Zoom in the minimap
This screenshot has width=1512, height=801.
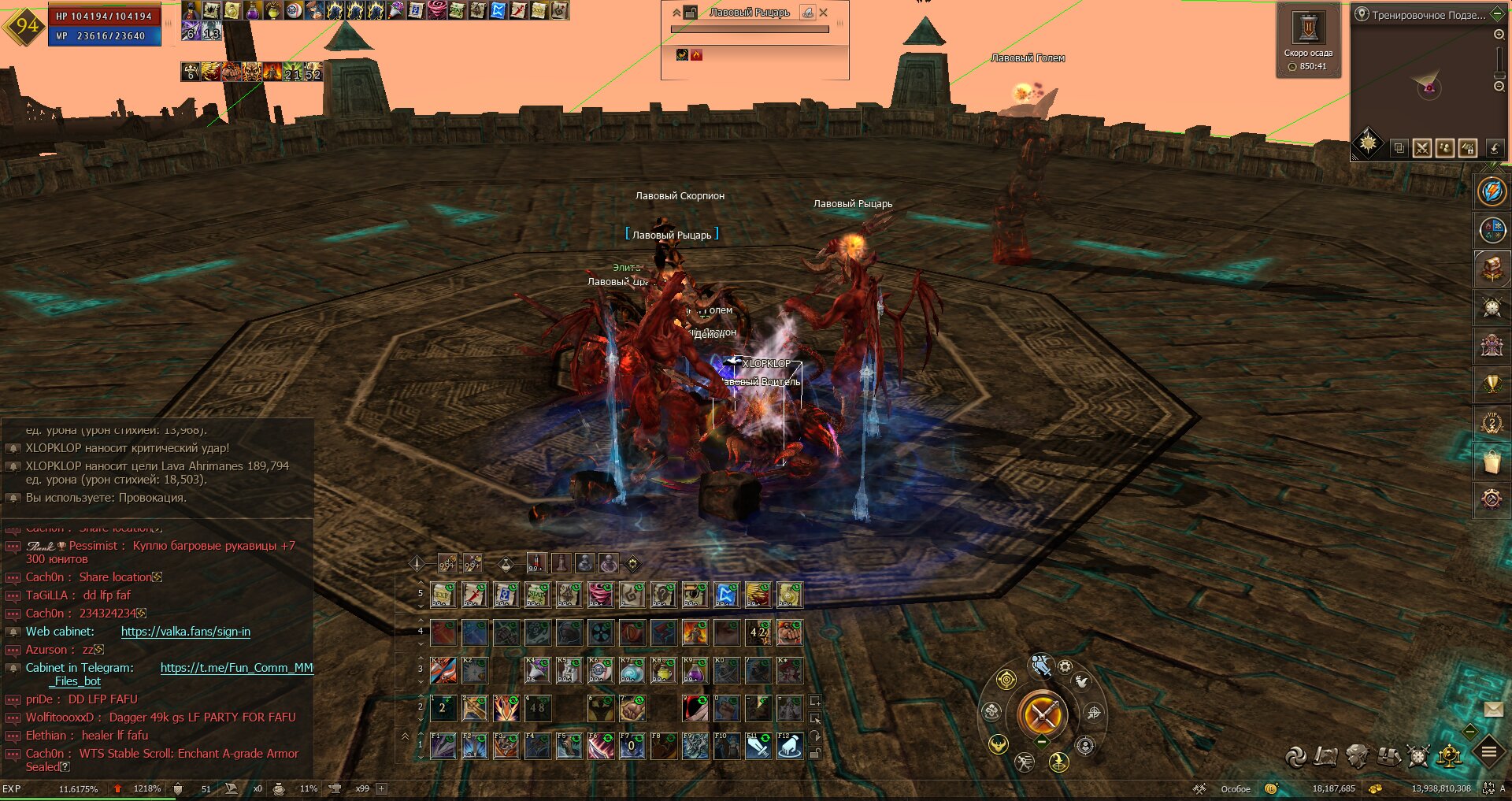tap(1499, 35)
